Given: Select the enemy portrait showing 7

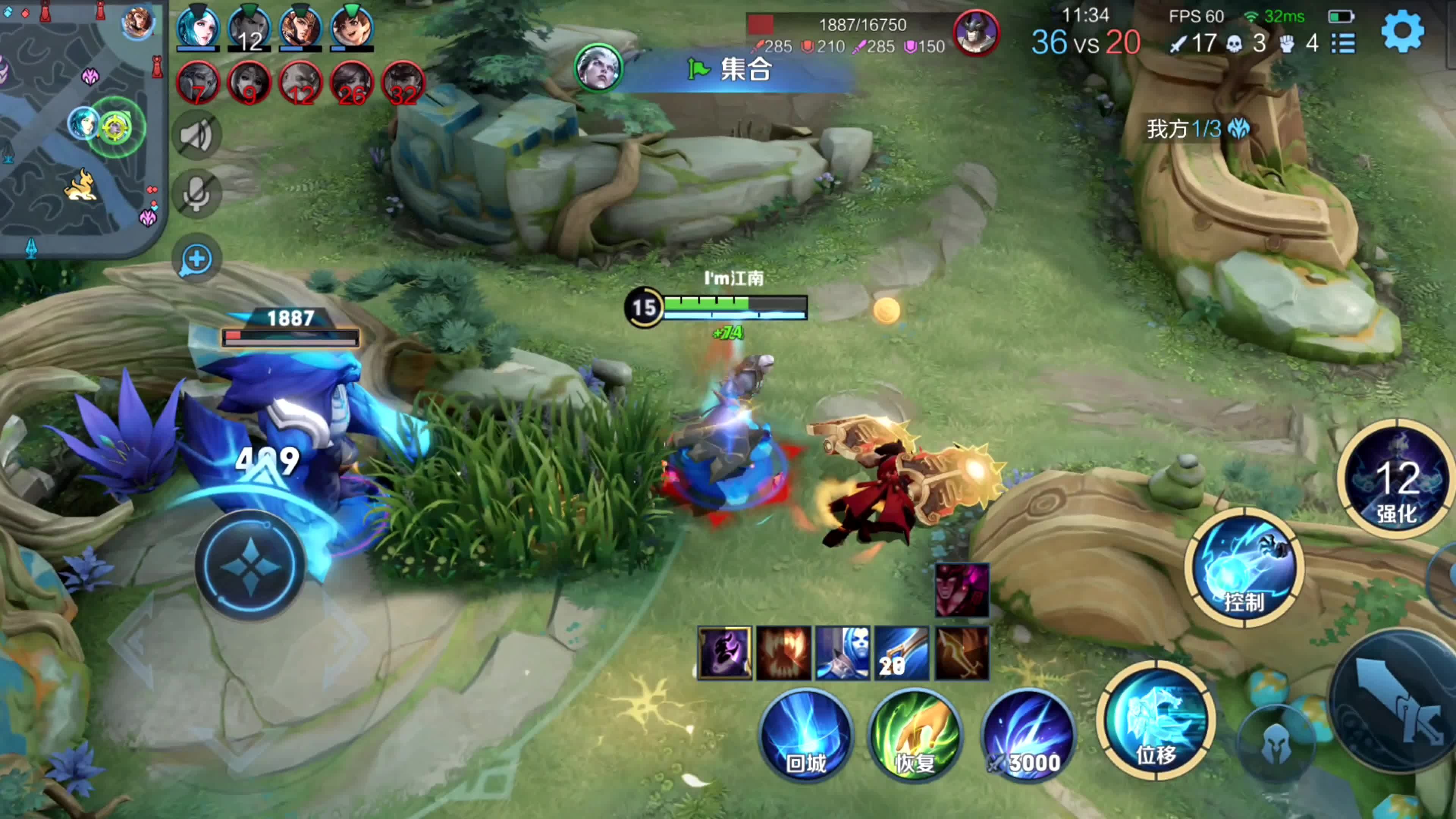Looking at the screenshot, I should point(197,84).
